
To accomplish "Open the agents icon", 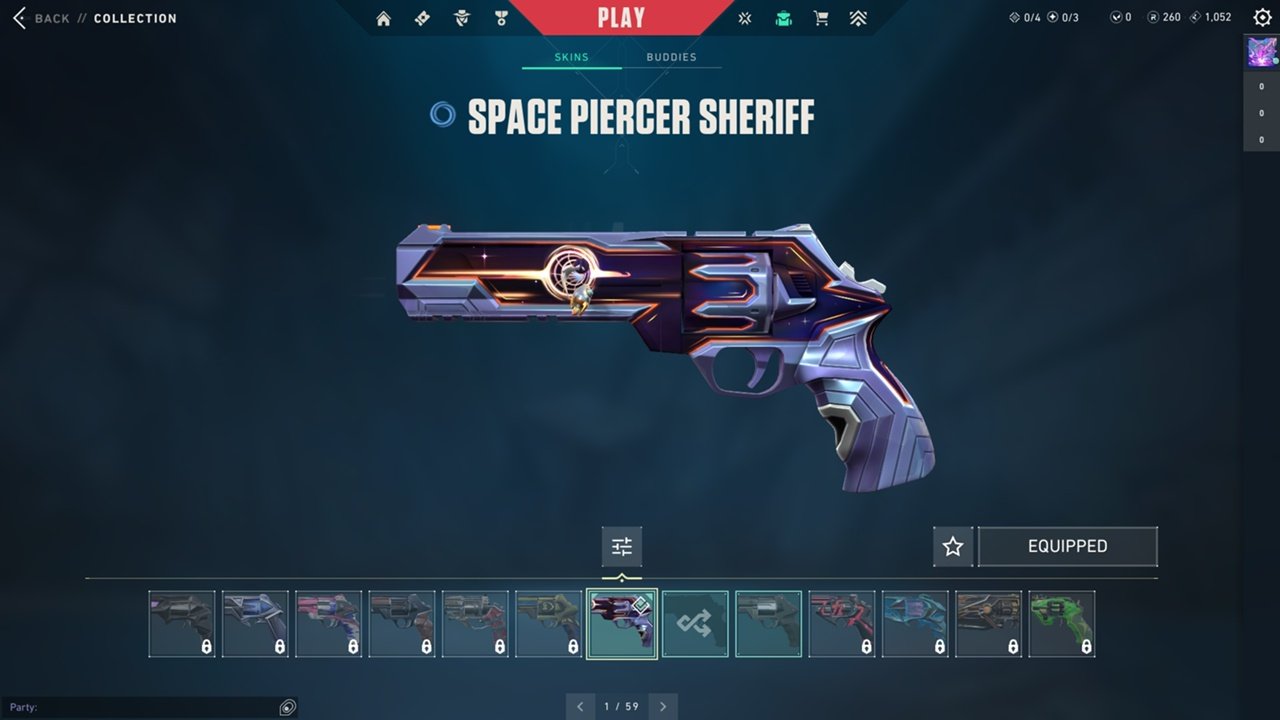I will pyautogui.click(x=461, y=18).
